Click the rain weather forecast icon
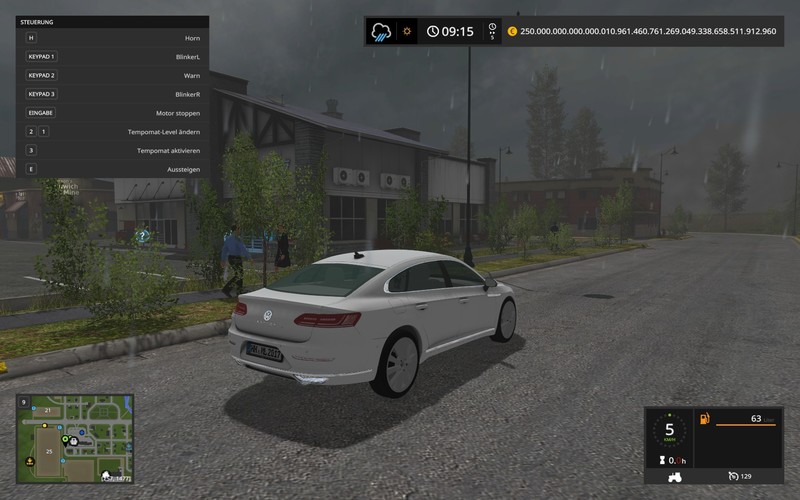800x500 pixels. point(381,31)
